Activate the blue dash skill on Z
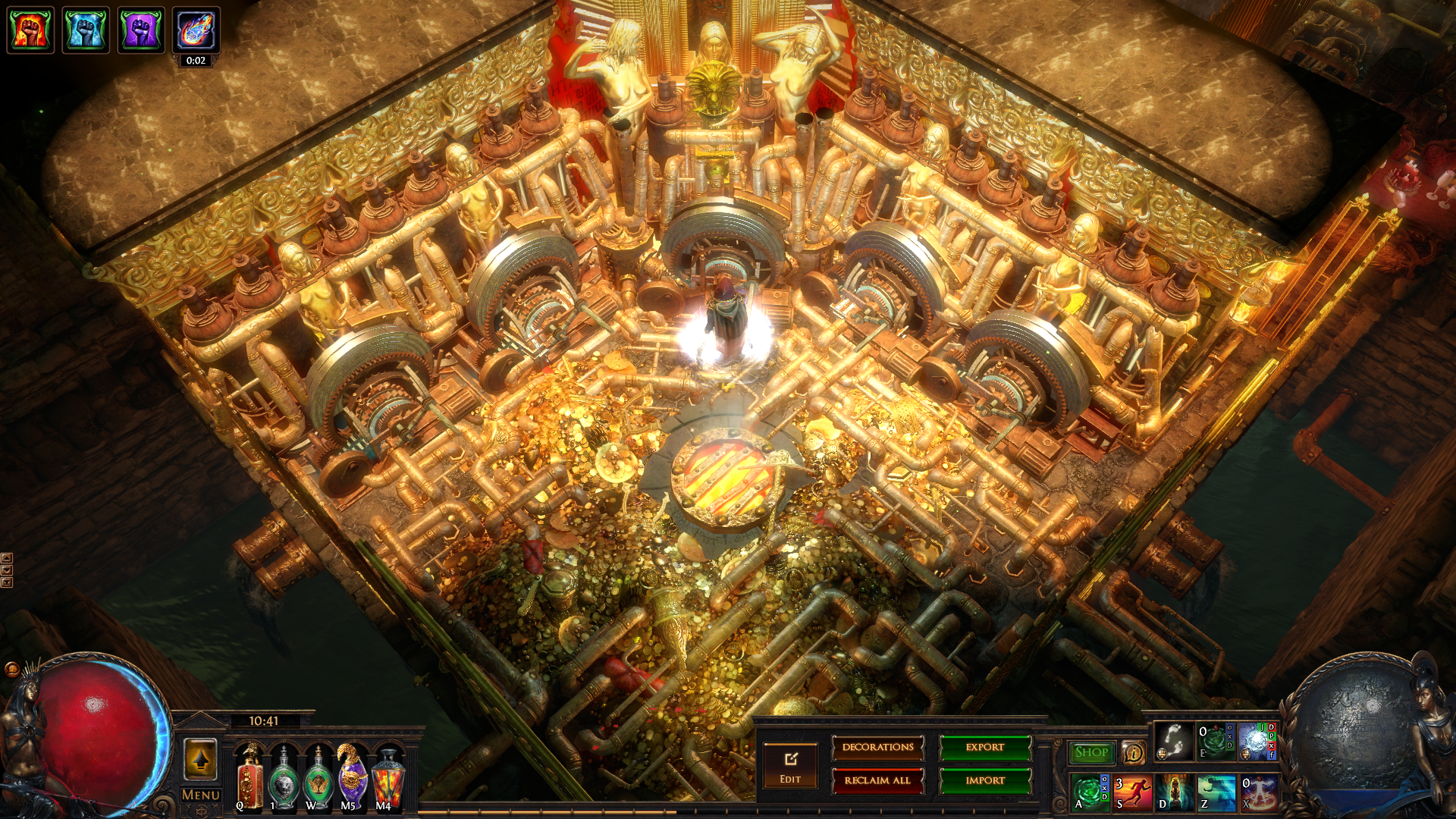1456x819 pixels. 1216,792
